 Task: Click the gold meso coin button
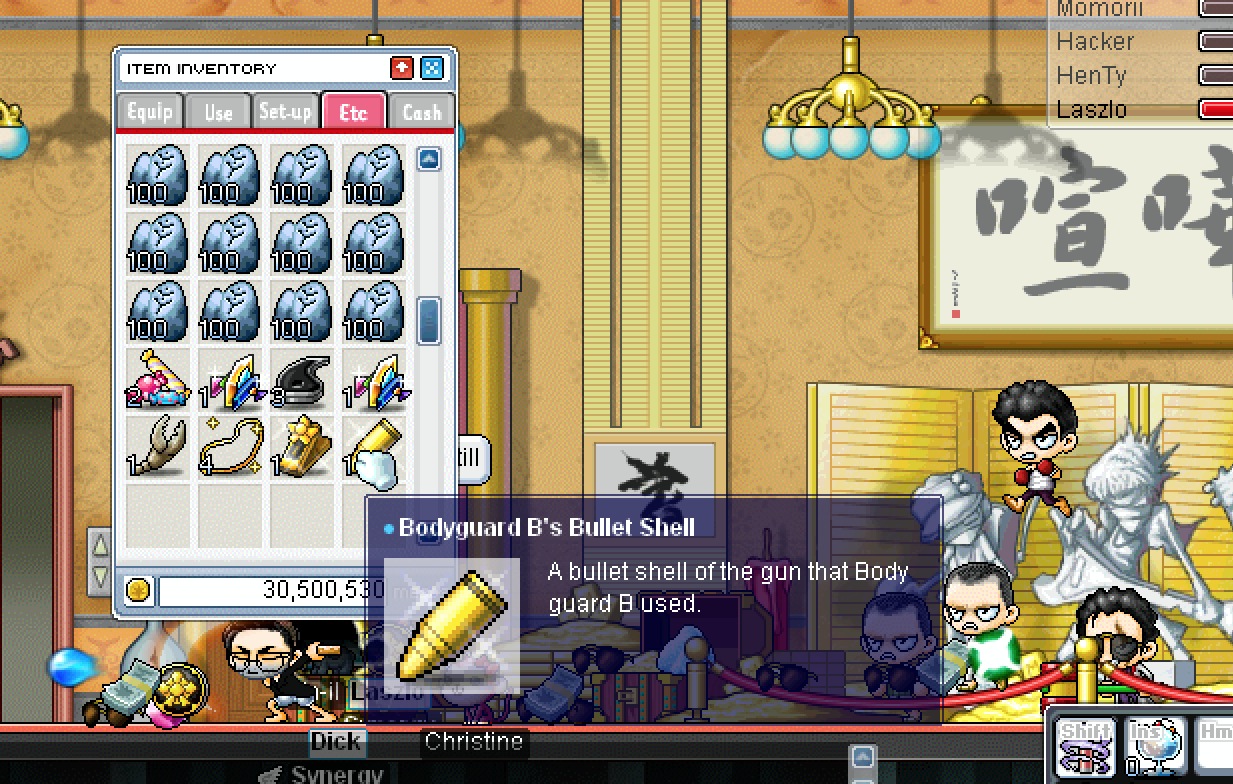(138, 590)
